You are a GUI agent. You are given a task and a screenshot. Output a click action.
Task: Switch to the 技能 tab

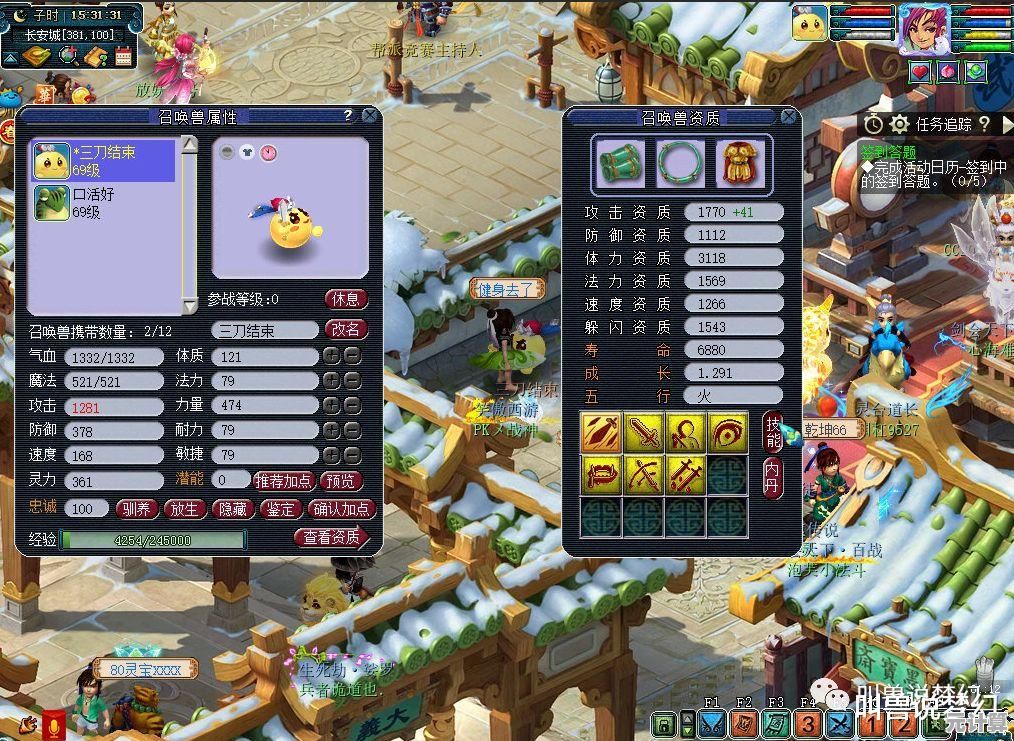[773, 431]
